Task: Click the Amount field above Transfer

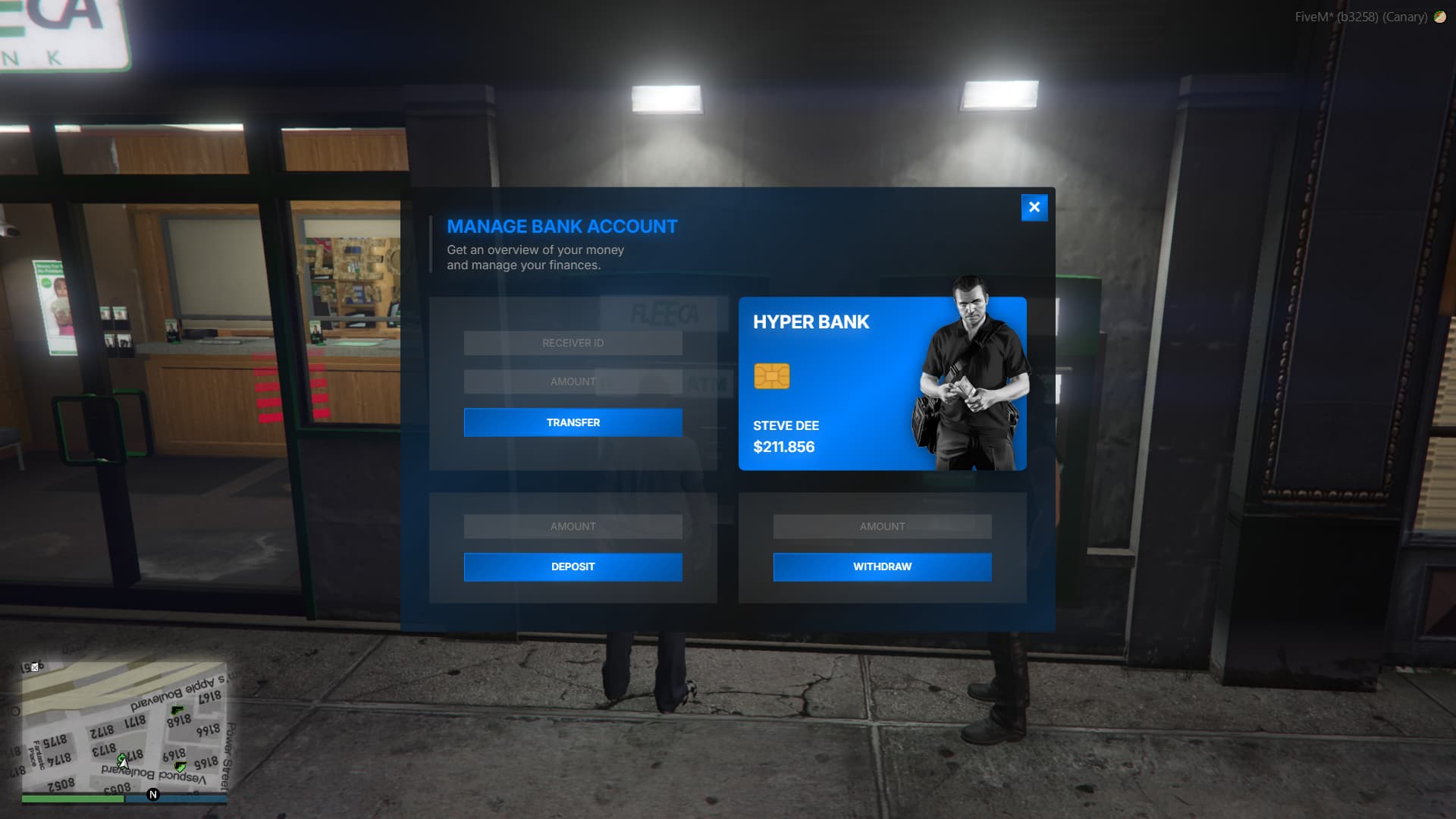Action: (x=573, y=381)
